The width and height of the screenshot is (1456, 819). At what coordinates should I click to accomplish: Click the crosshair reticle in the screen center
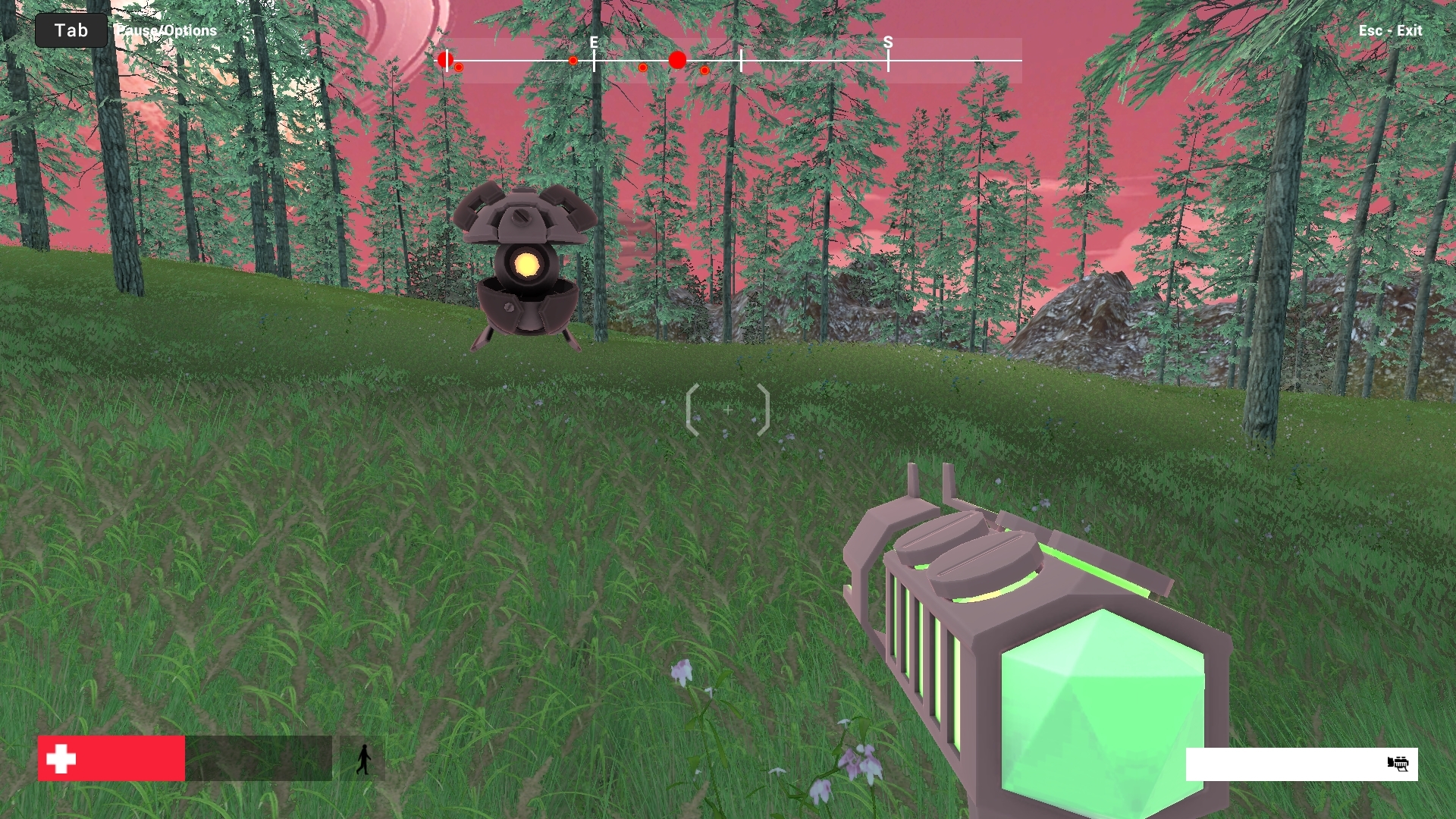click(729, 409)
